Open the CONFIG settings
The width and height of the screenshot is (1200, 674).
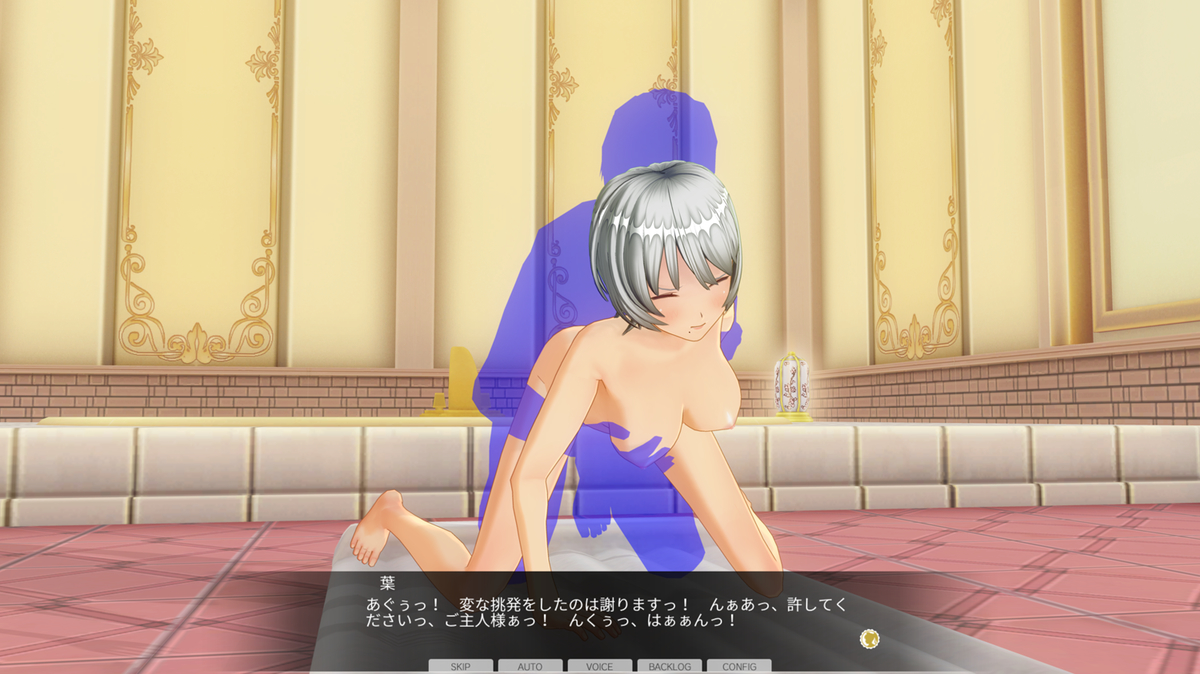(739, 666)
